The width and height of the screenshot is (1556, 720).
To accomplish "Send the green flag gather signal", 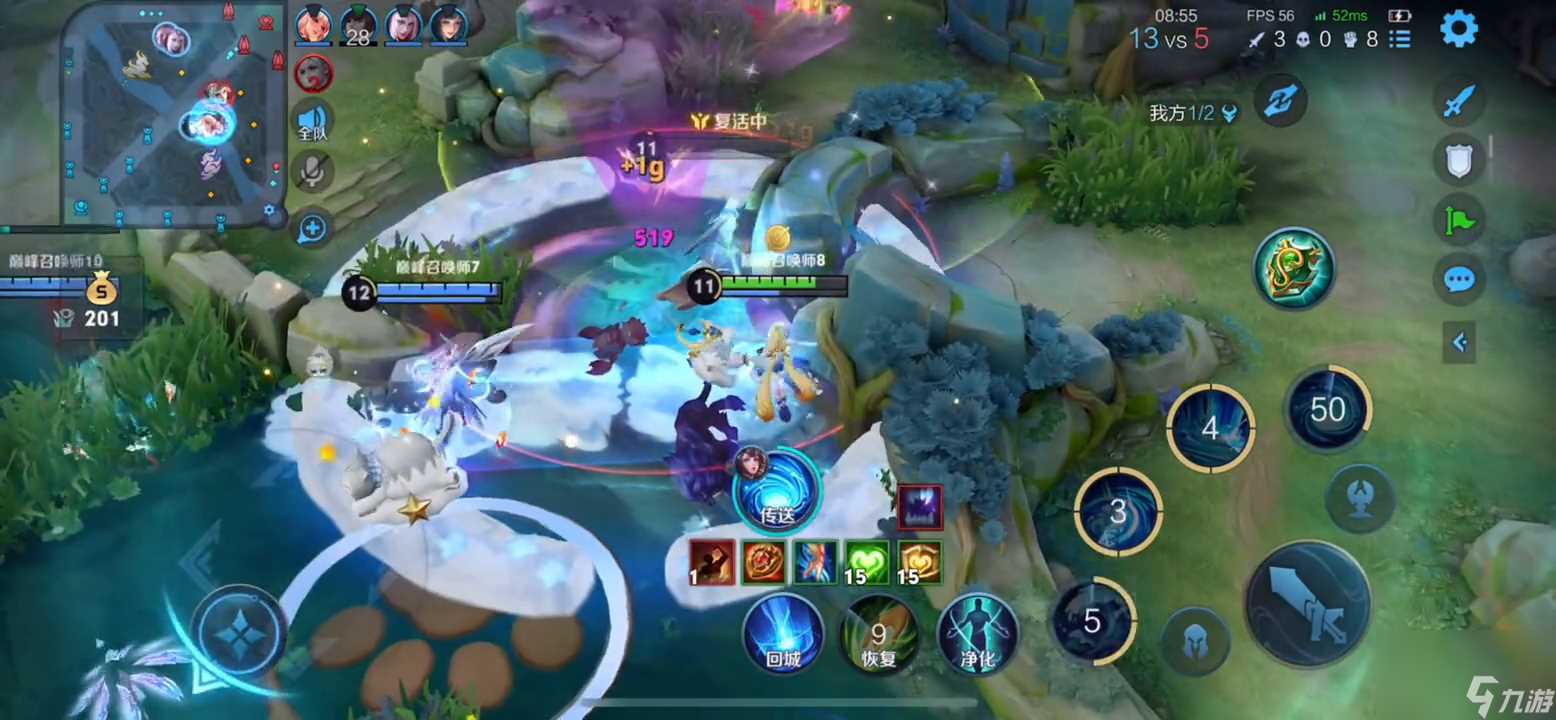I will [x=1459, y=219].
